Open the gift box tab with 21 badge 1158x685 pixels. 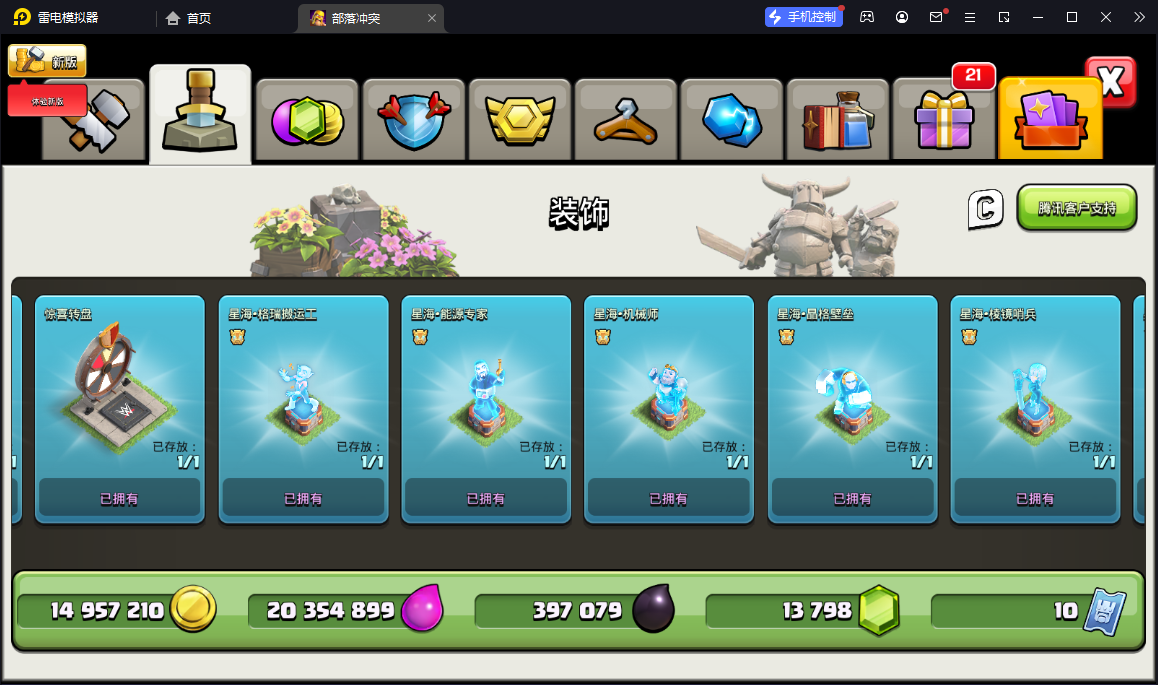pyautogui.click(x=944, y=121)
